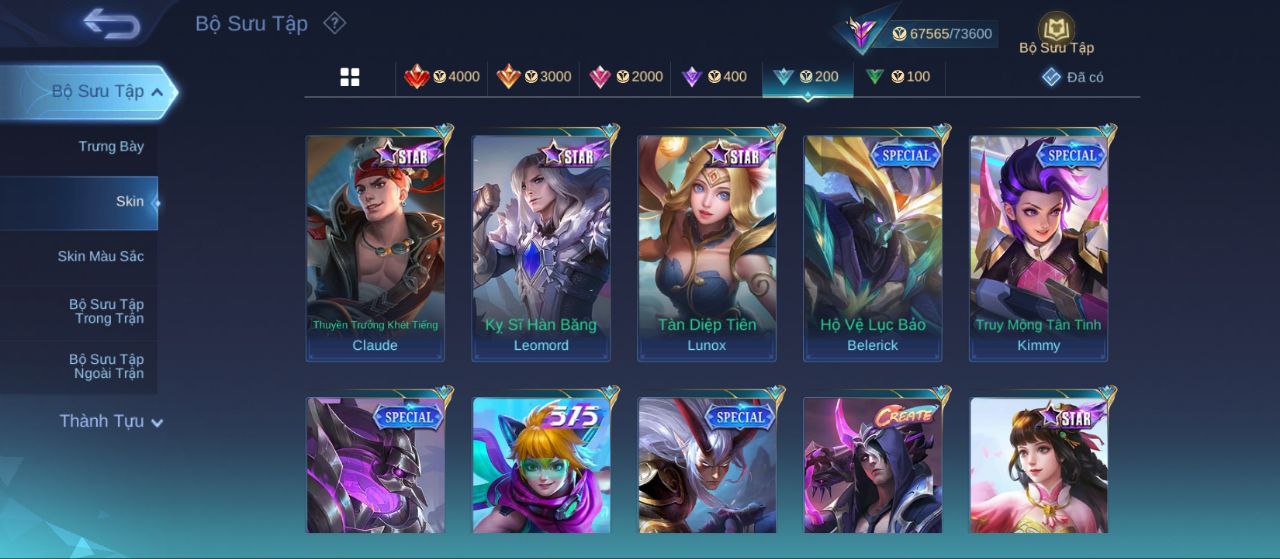
Task: Choose Leomord's Kỵ Sĩ Hàn Băng skin
Action: (x=541, y=247)
